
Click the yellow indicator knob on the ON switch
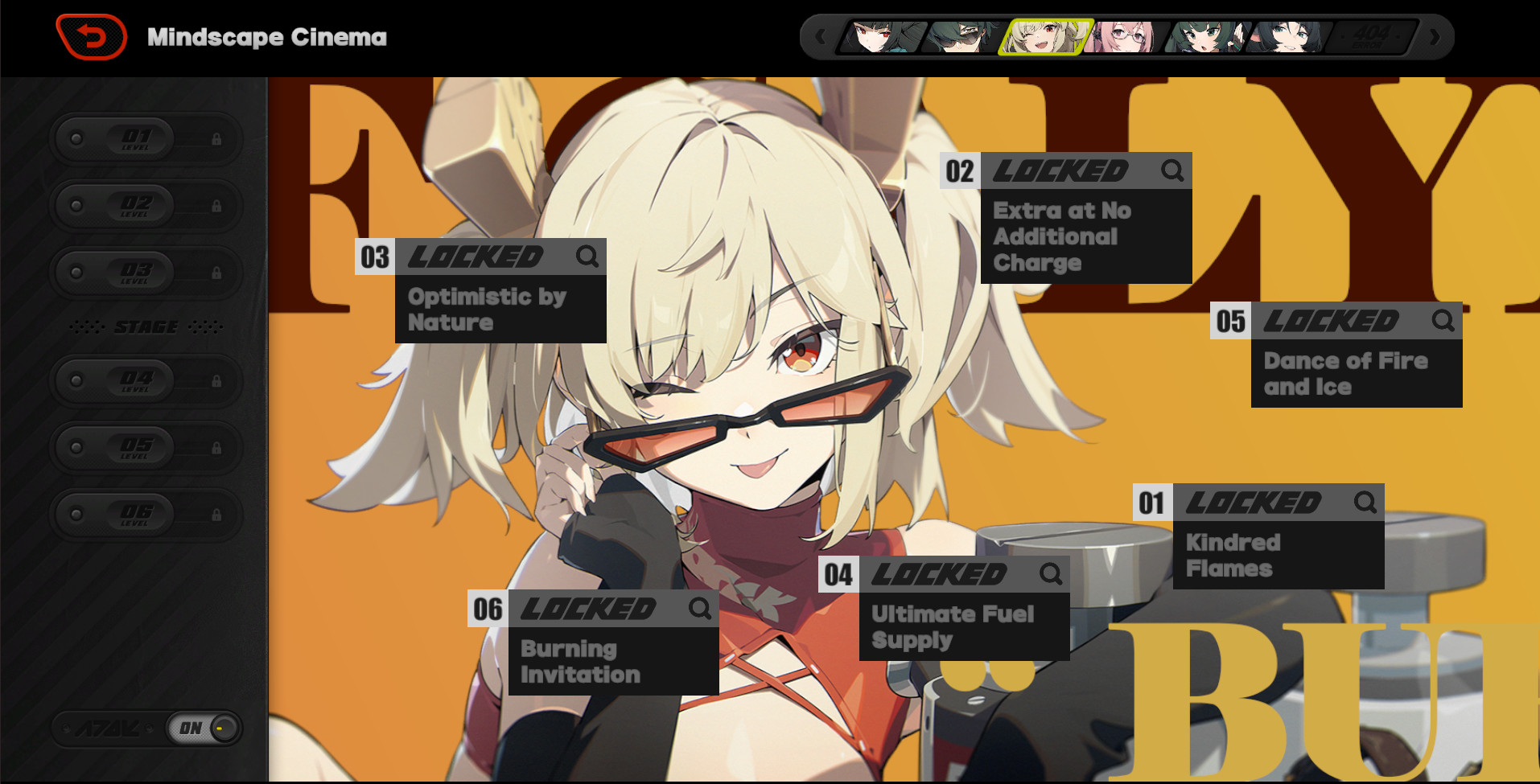(x=220, y=728)
